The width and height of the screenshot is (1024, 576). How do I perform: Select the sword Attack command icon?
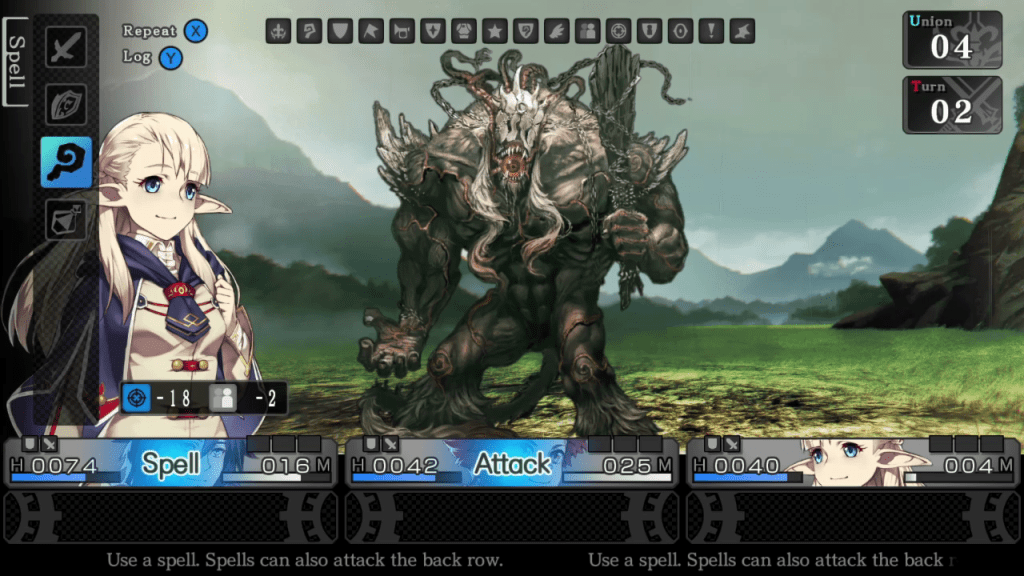click(66, 47)
